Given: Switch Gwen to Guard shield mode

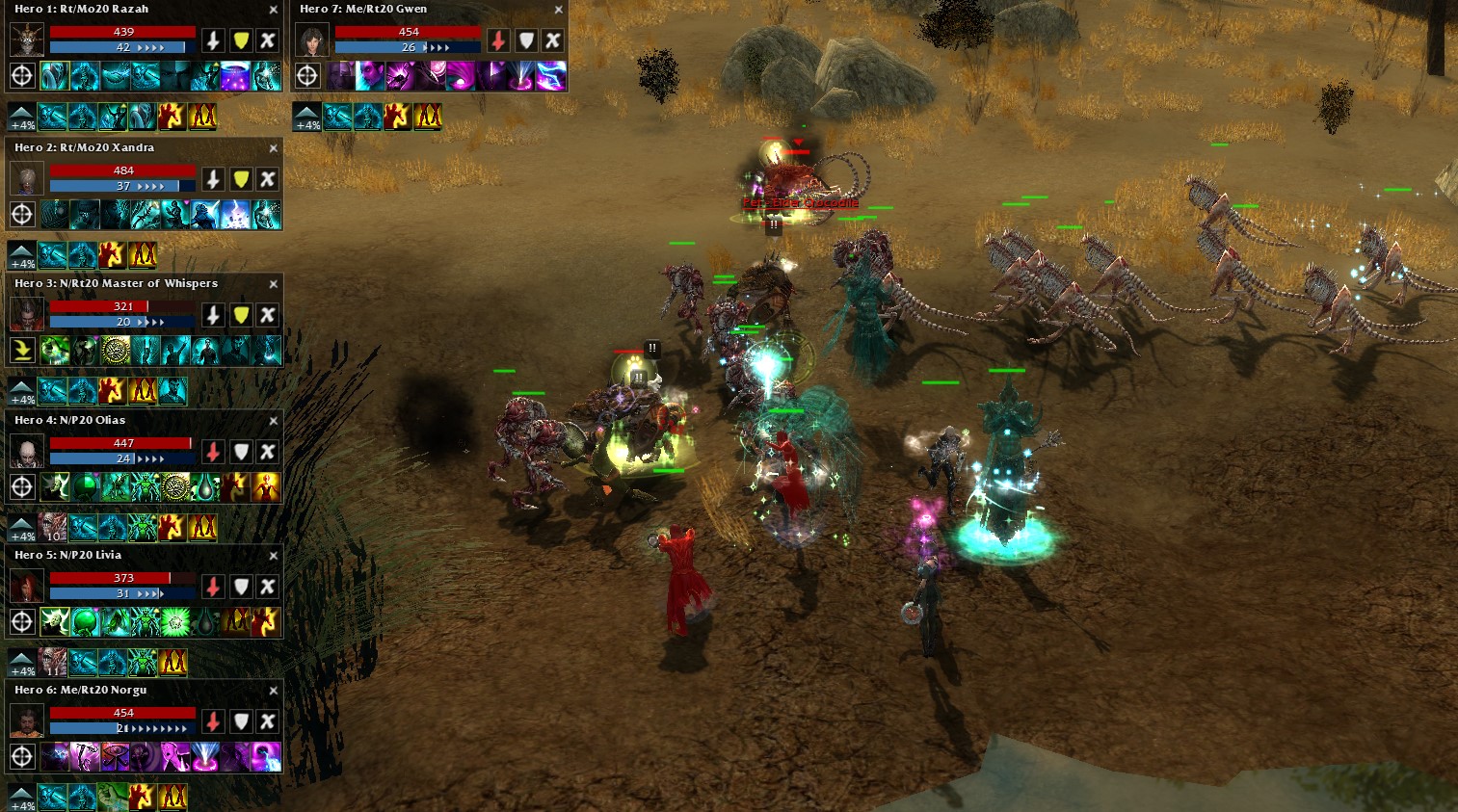Looking at the screenshot, I should [525, 40].
